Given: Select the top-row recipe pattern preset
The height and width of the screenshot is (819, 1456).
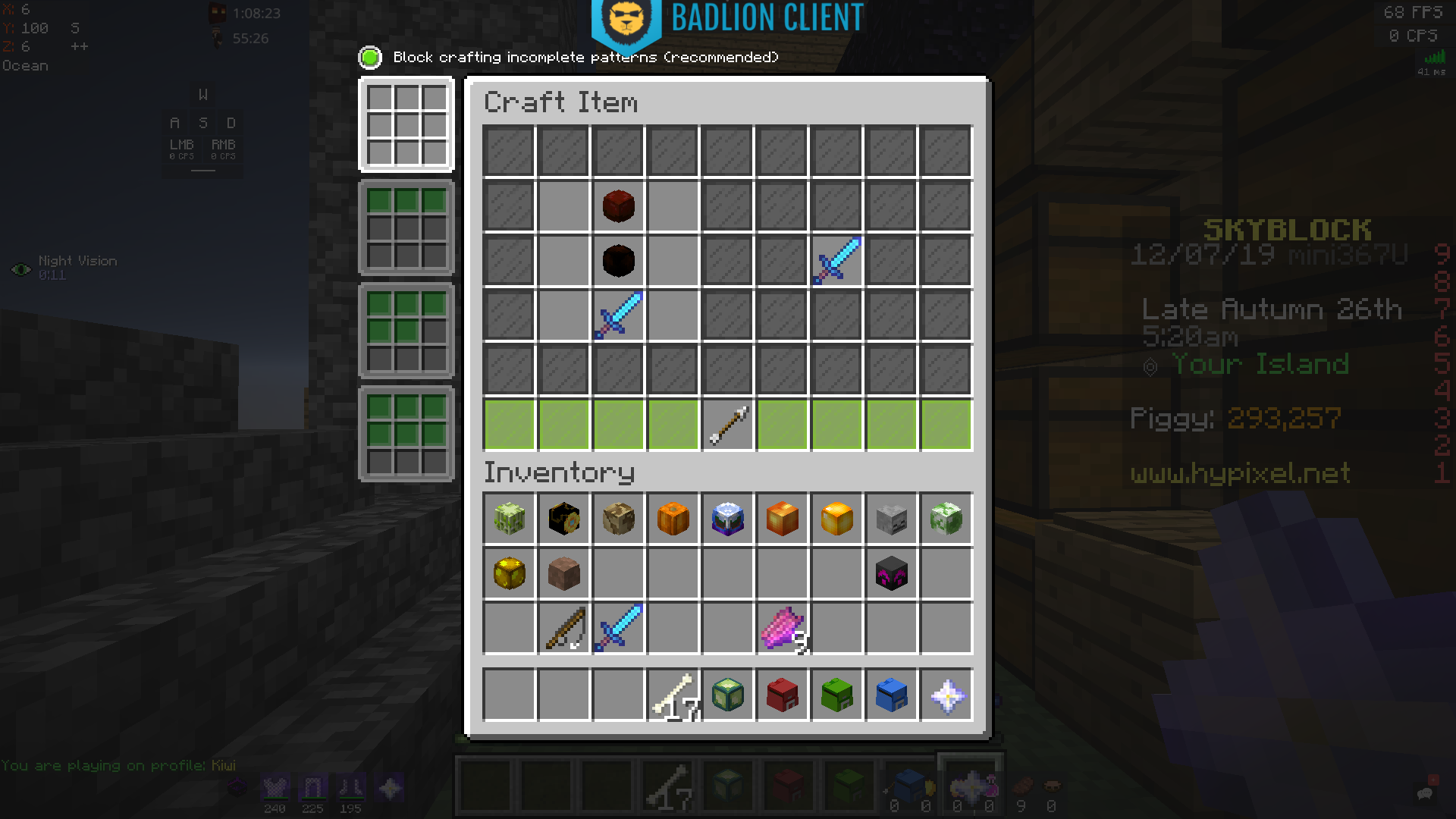Looking at the screenshot, I should (x=406, y=227).
